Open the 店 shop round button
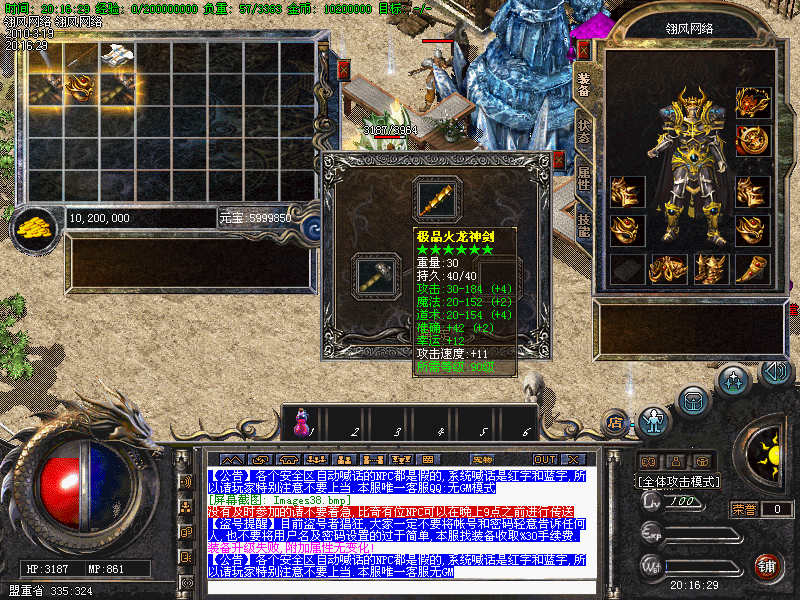The width and height of the screenshot is (800, 600). 616,421
